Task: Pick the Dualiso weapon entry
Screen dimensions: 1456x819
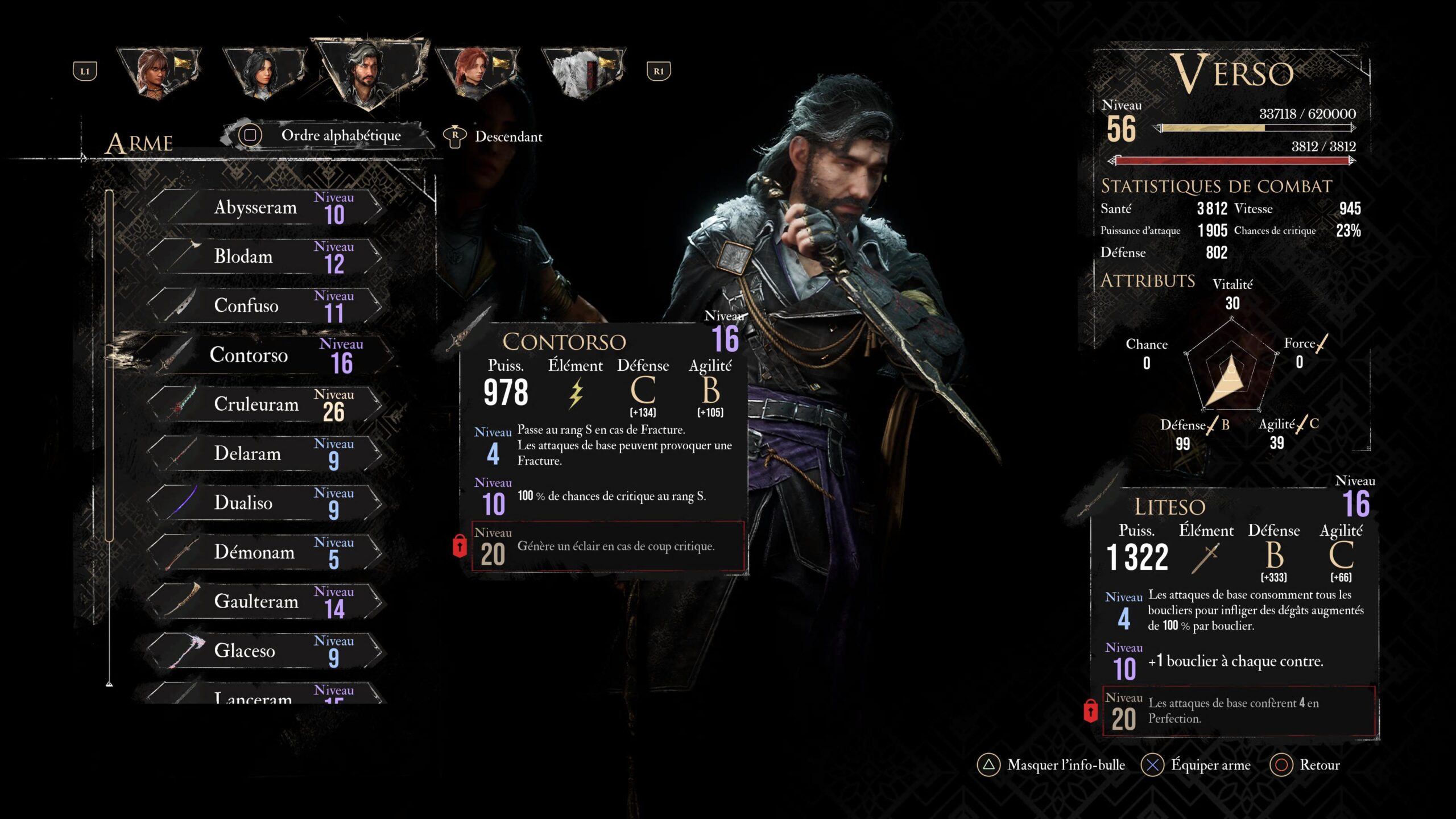Action: 264,503
